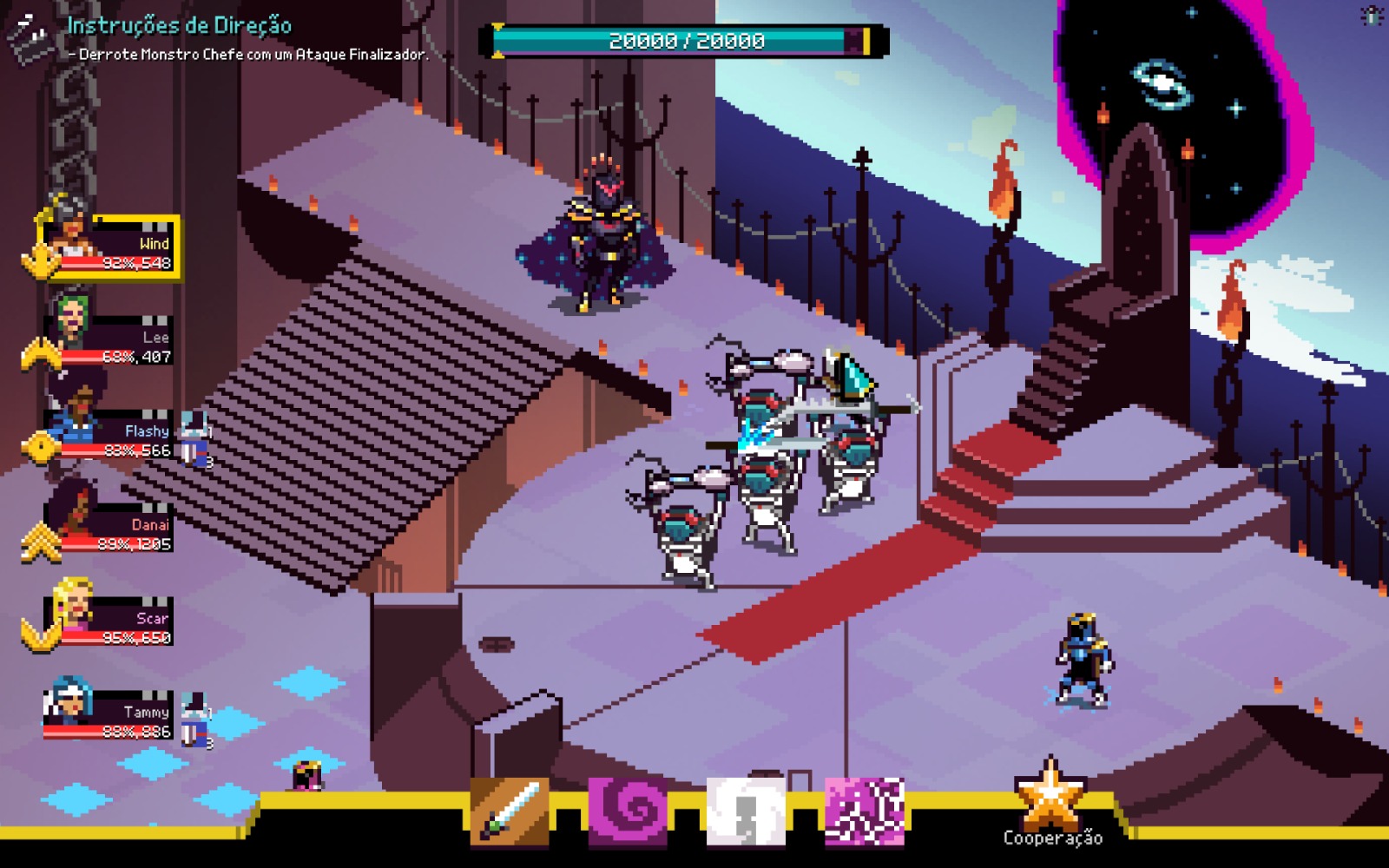Trigger the Cooperação star action
Image resolution: width=1389 pixels, height=868 pixels.
1051,800
